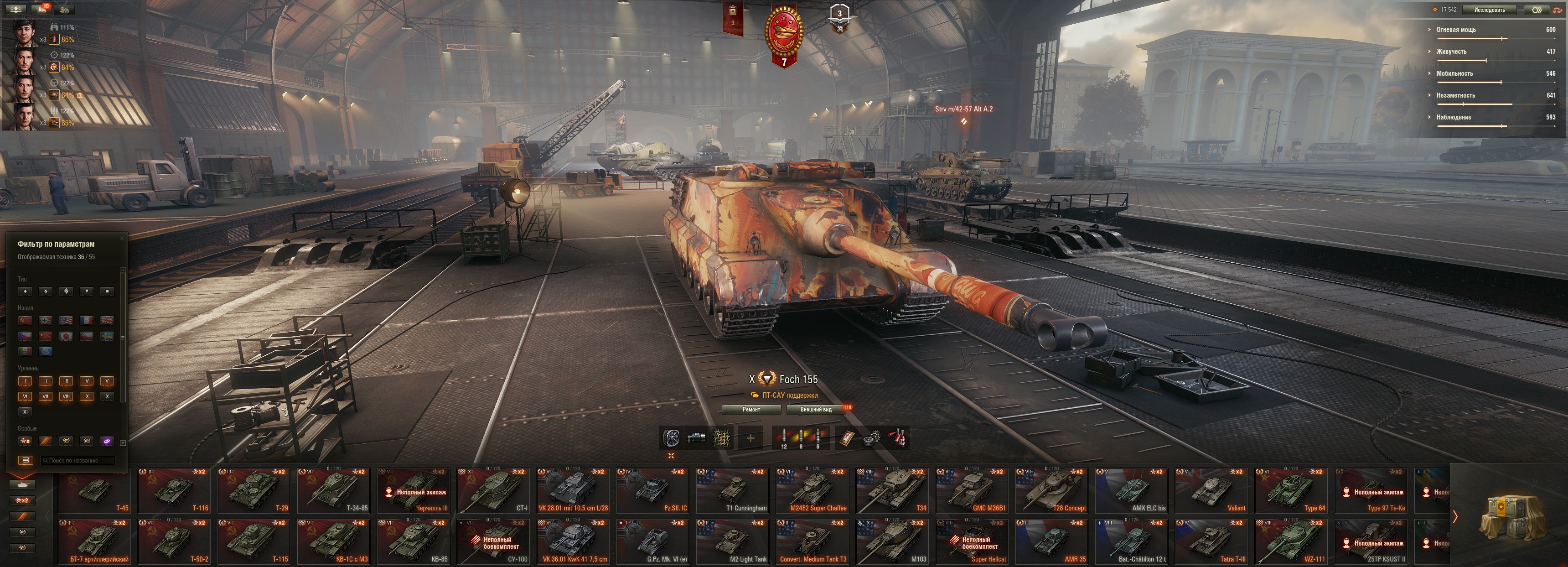Select the T-34-85 tank in carousel

click(x=334, y=491)
